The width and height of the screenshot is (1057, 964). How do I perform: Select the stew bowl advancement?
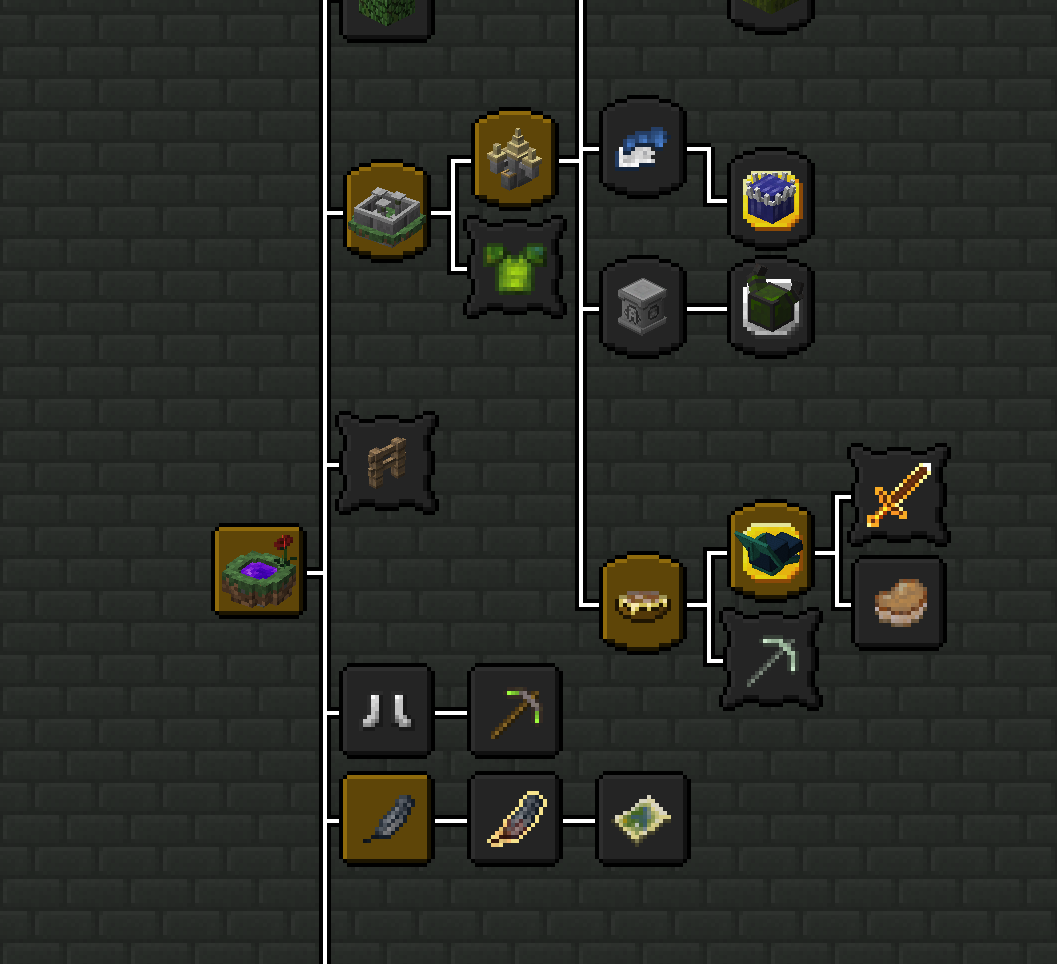643,603
